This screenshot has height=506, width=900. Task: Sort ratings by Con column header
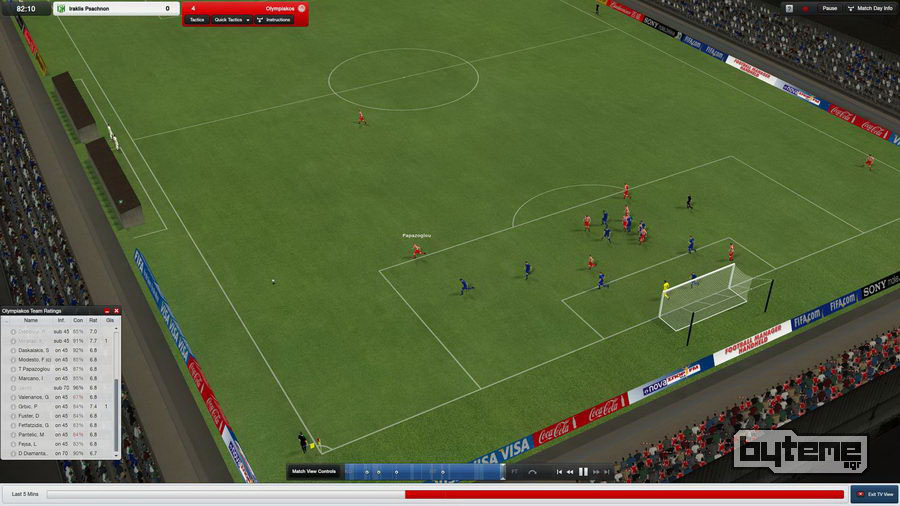(x=78, y=320)
